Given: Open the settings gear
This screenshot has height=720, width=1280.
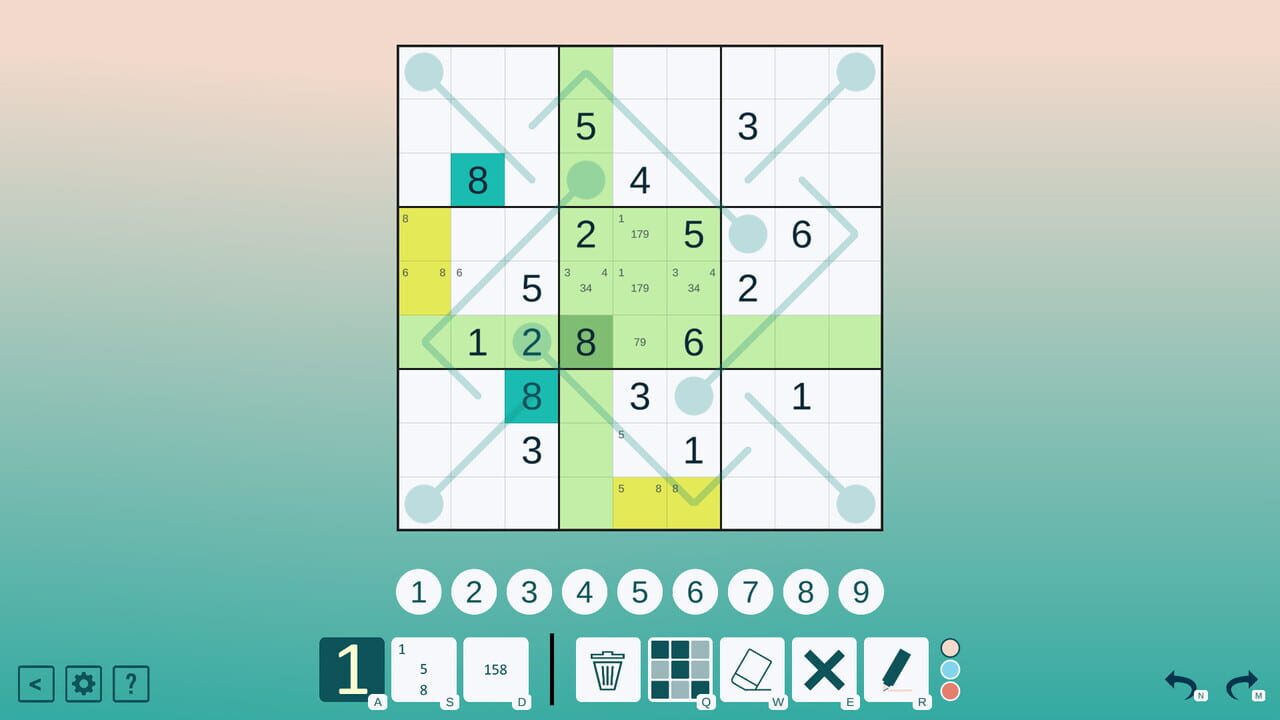Looking at the screenshot, I should coord(83,684).
